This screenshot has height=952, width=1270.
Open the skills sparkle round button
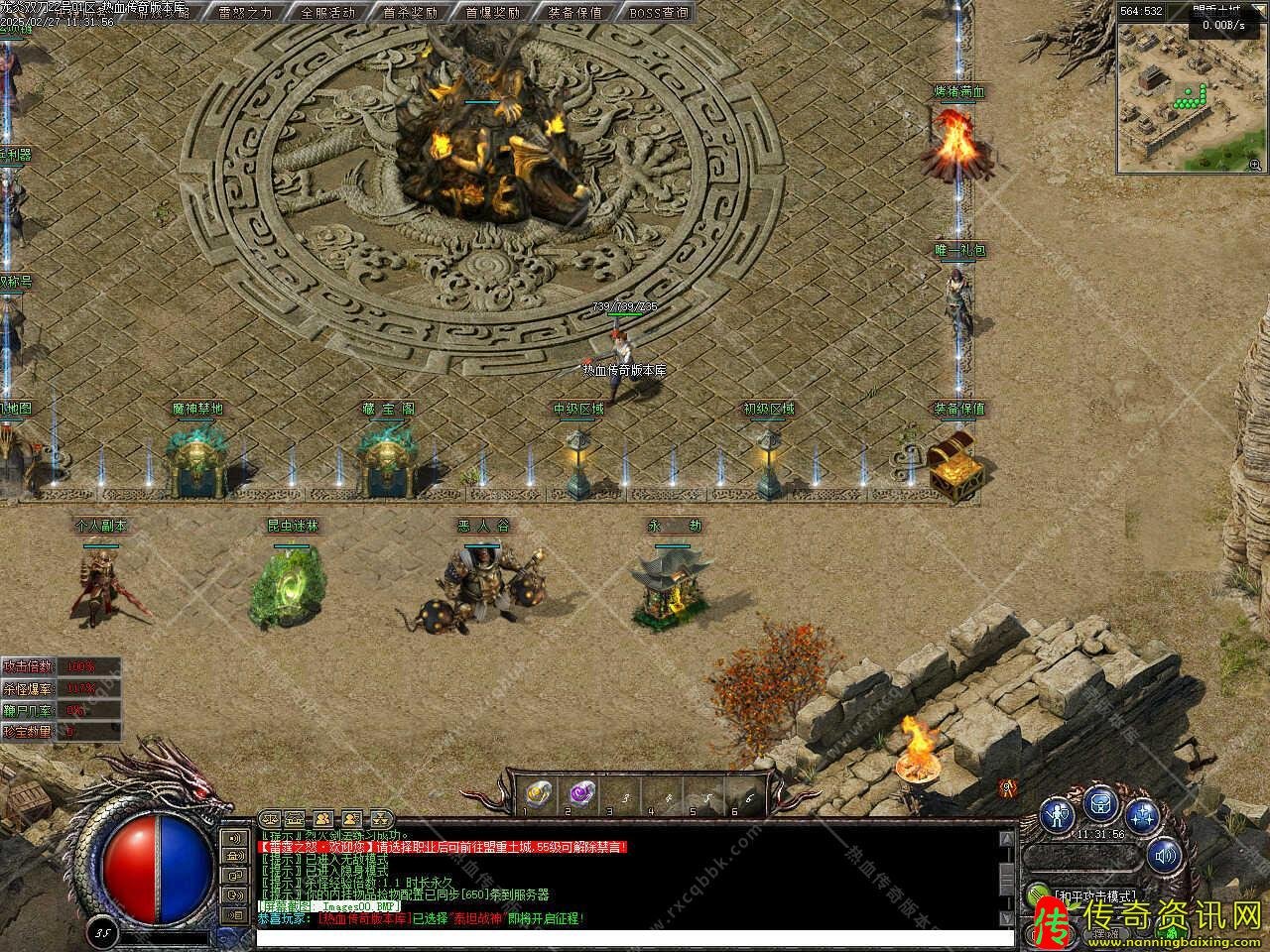(1143, 815)
